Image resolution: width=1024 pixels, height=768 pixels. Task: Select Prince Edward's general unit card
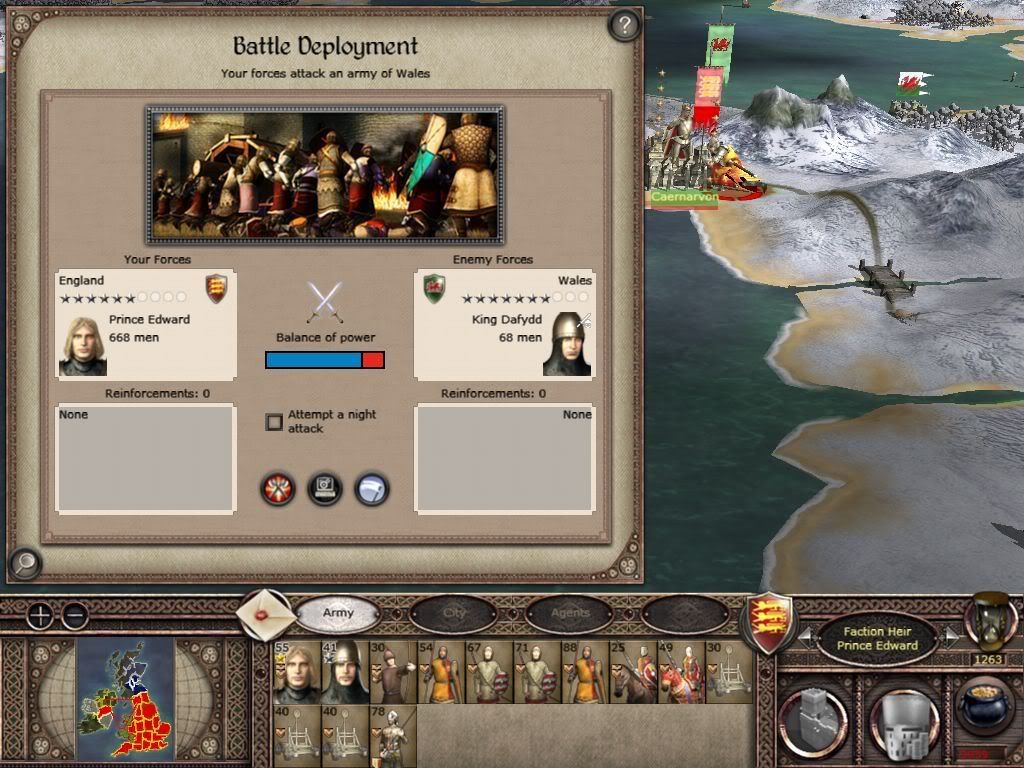[296, 673]
